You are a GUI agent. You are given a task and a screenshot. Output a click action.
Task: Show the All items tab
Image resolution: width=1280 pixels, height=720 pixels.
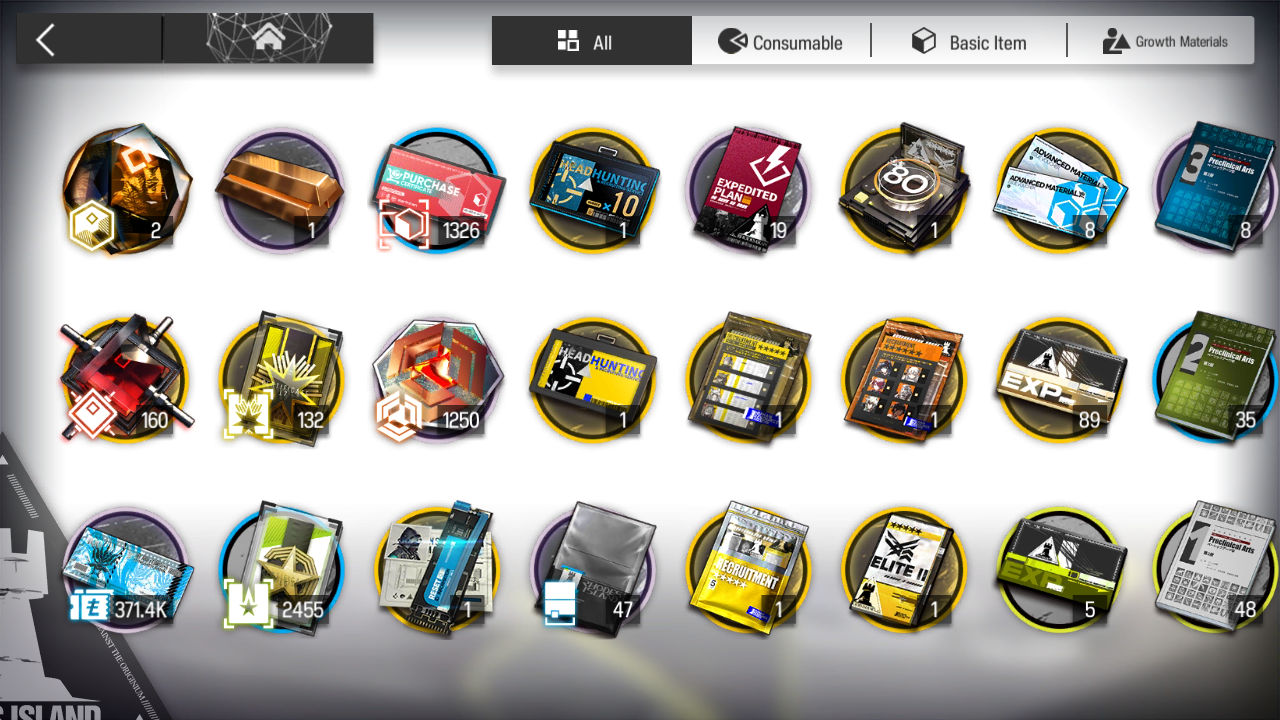pyautogui.click(x=591, y=42)
